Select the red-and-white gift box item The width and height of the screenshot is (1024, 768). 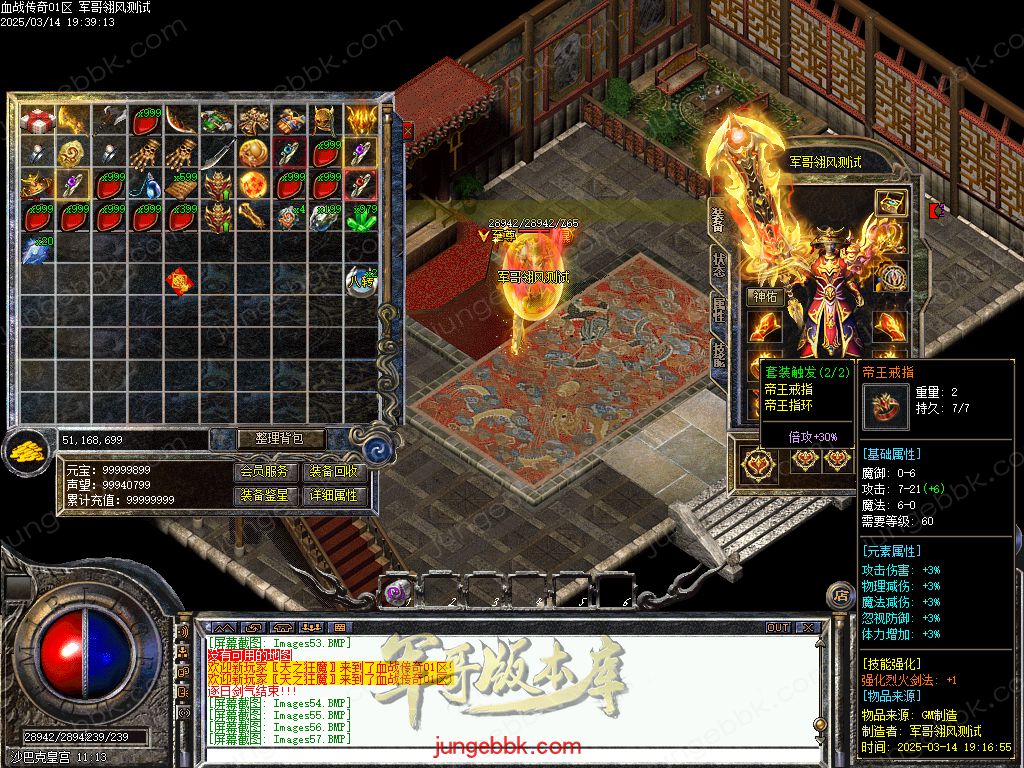pos(39,120)
